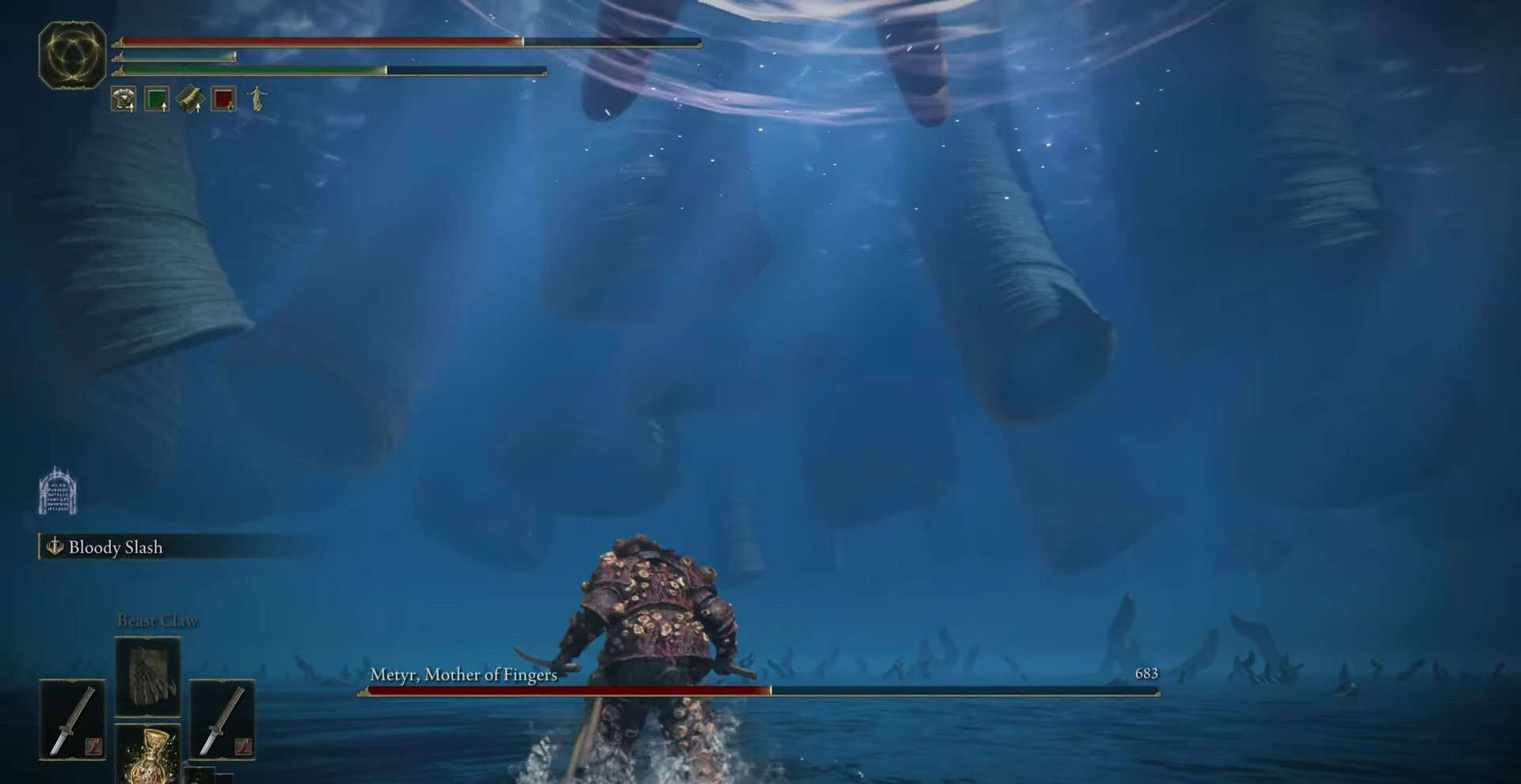Click the Bloody Slash skill label
Screen dimensions: 1521x784
pyautogui.click(x=115, y=547)
